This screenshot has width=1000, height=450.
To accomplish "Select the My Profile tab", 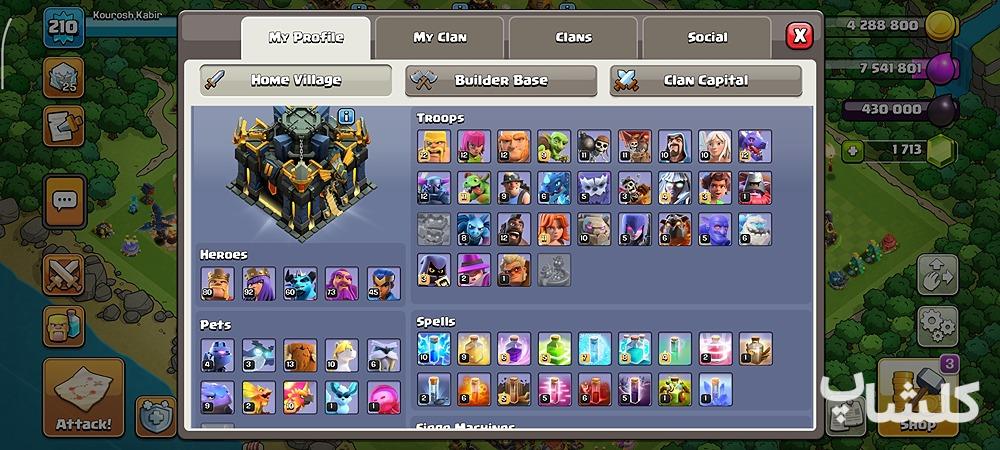I will pyautogui.click(x=305, y=38).
